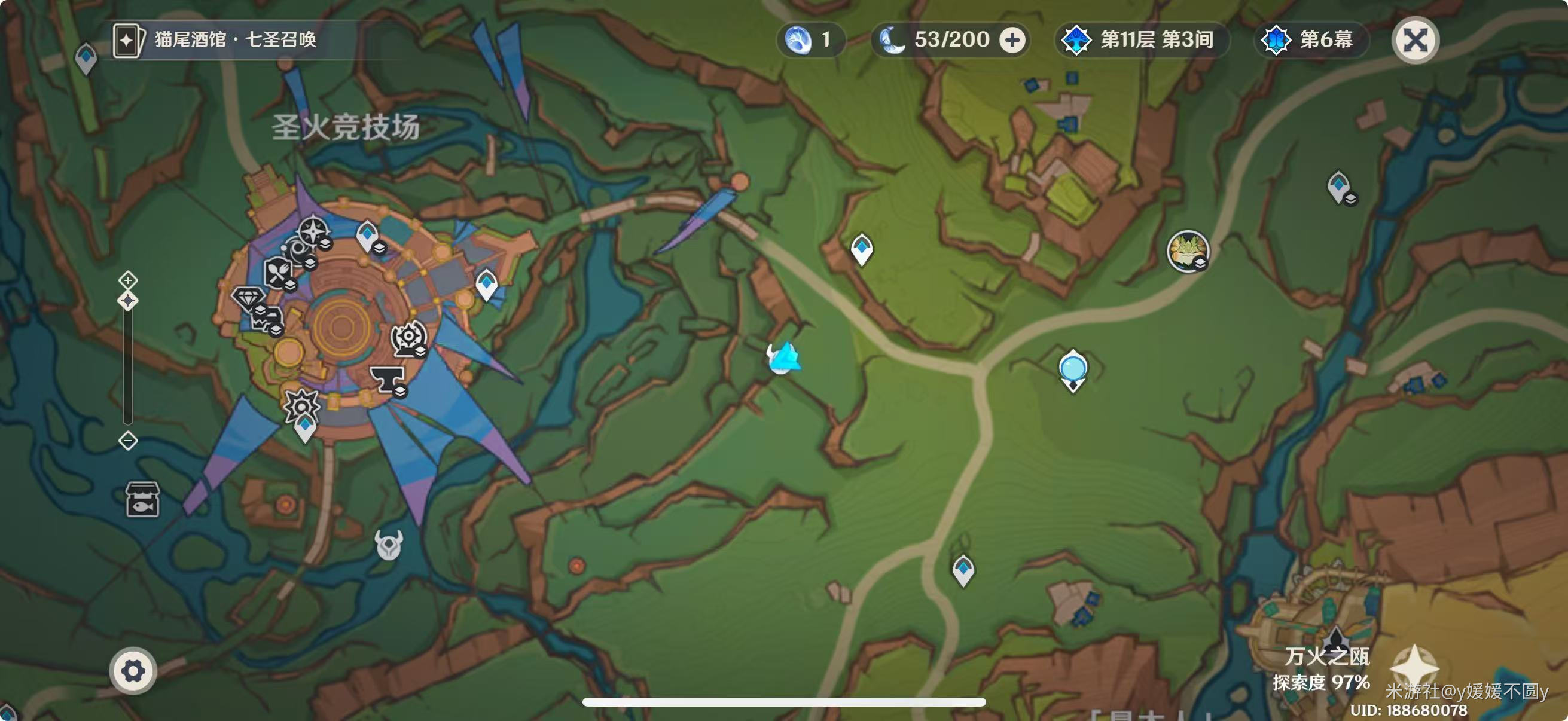This screenshot has width=1568, height=721.
Task: Open map settings with the gear button
Action: click(133, 671)
